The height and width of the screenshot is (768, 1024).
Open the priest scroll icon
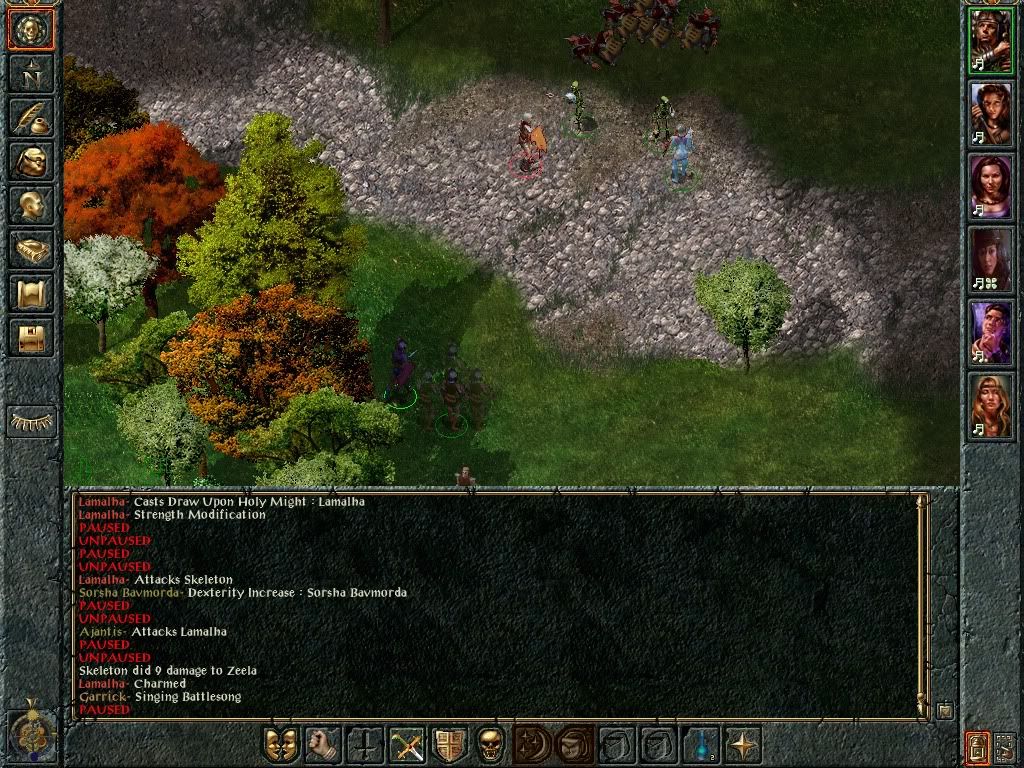31,293
